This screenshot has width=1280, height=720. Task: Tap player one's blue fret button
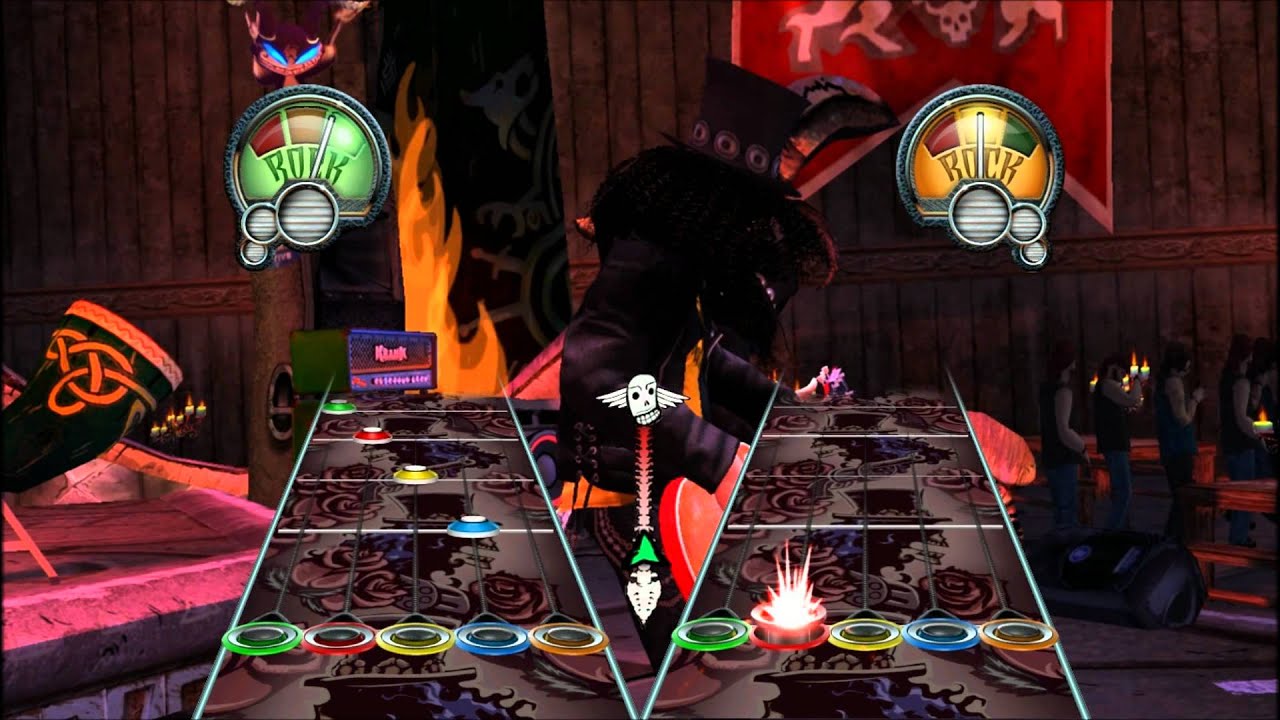click(492, 637)
